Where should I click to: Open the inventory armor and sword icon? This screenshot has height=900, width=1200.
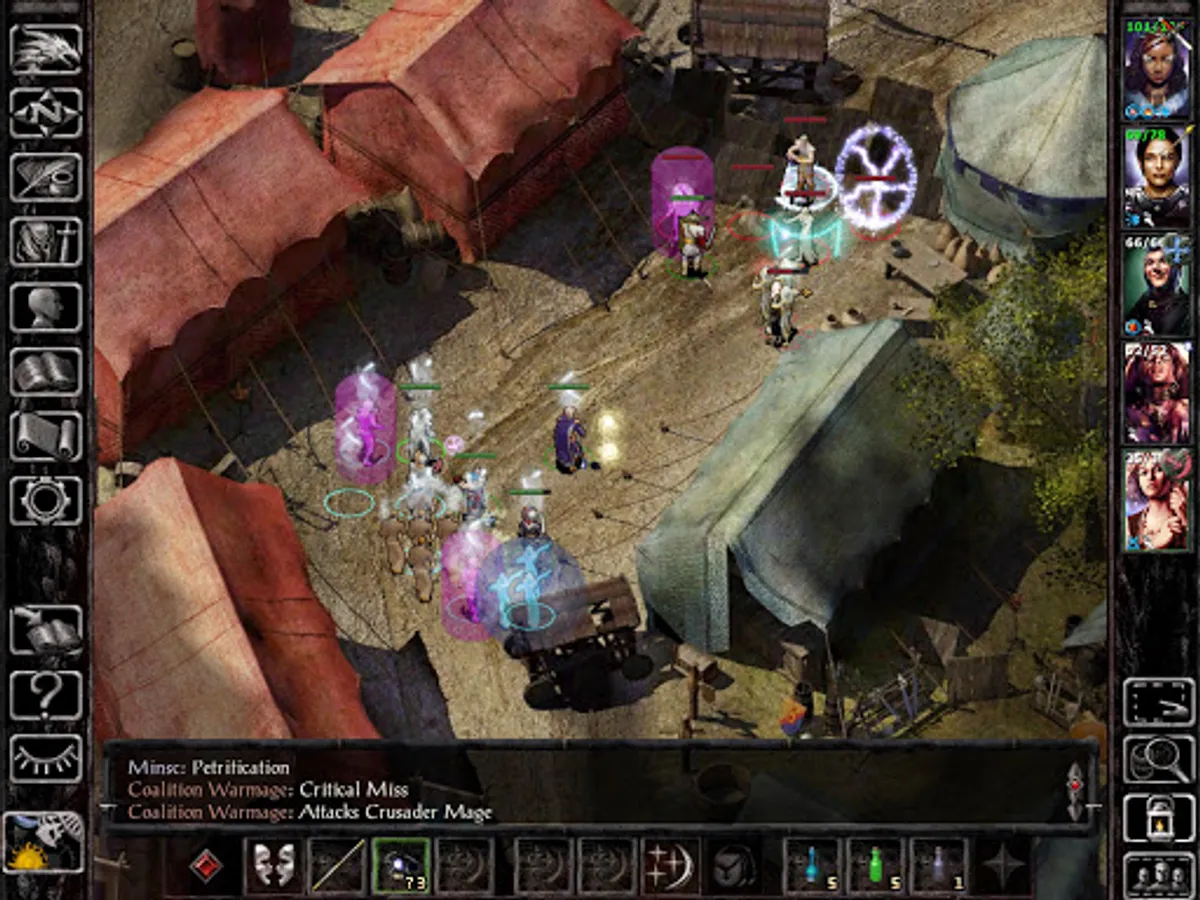[46, 242]
